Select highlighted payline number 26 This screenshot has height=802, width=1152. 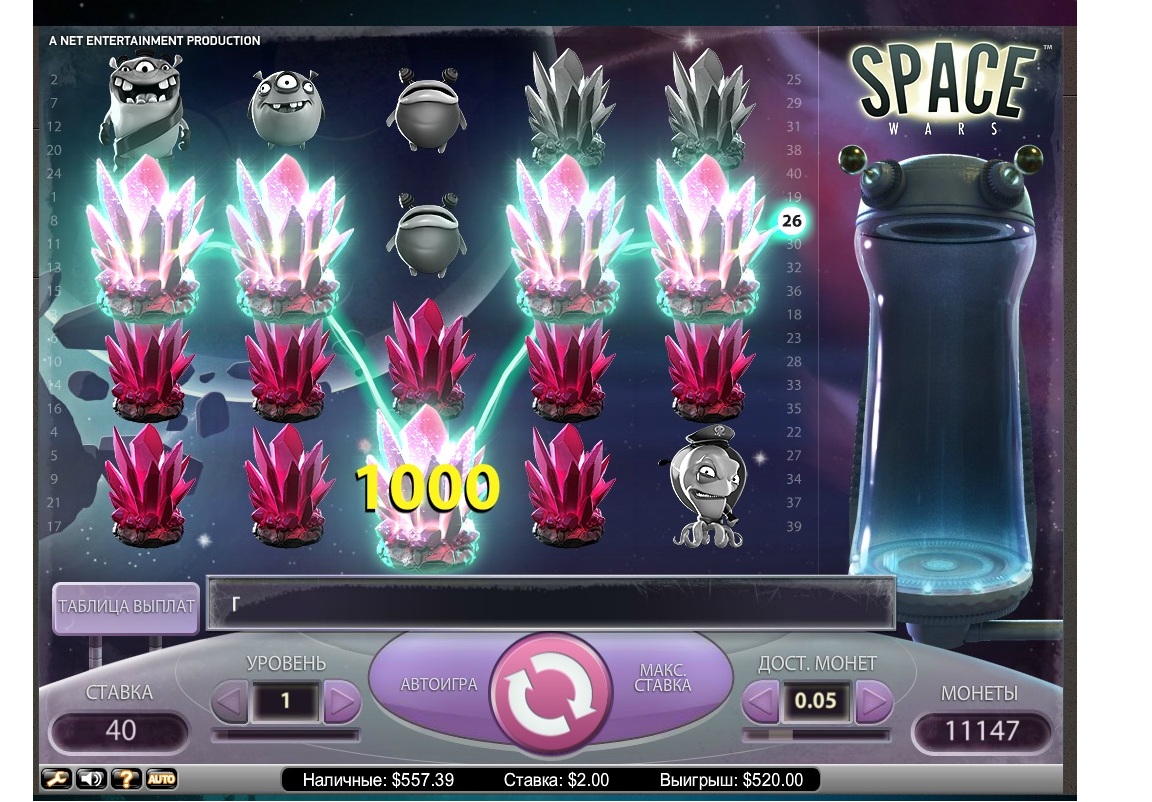[x=792, y=220]
